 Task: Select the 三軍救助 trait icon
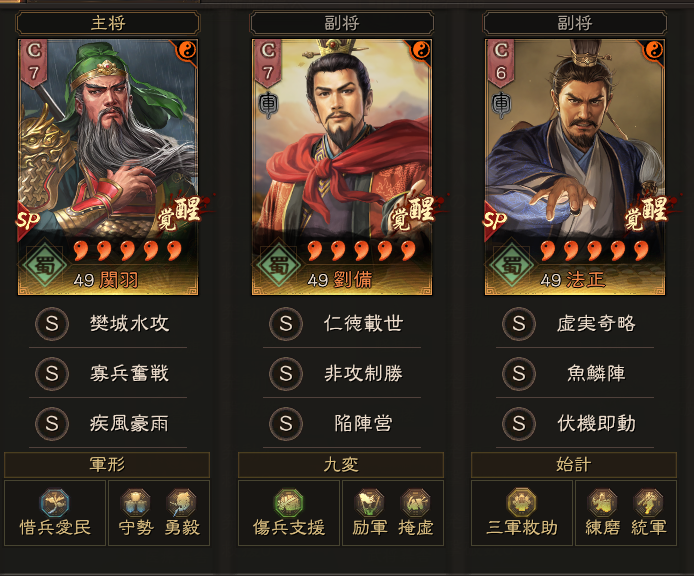tap(522, 503)
